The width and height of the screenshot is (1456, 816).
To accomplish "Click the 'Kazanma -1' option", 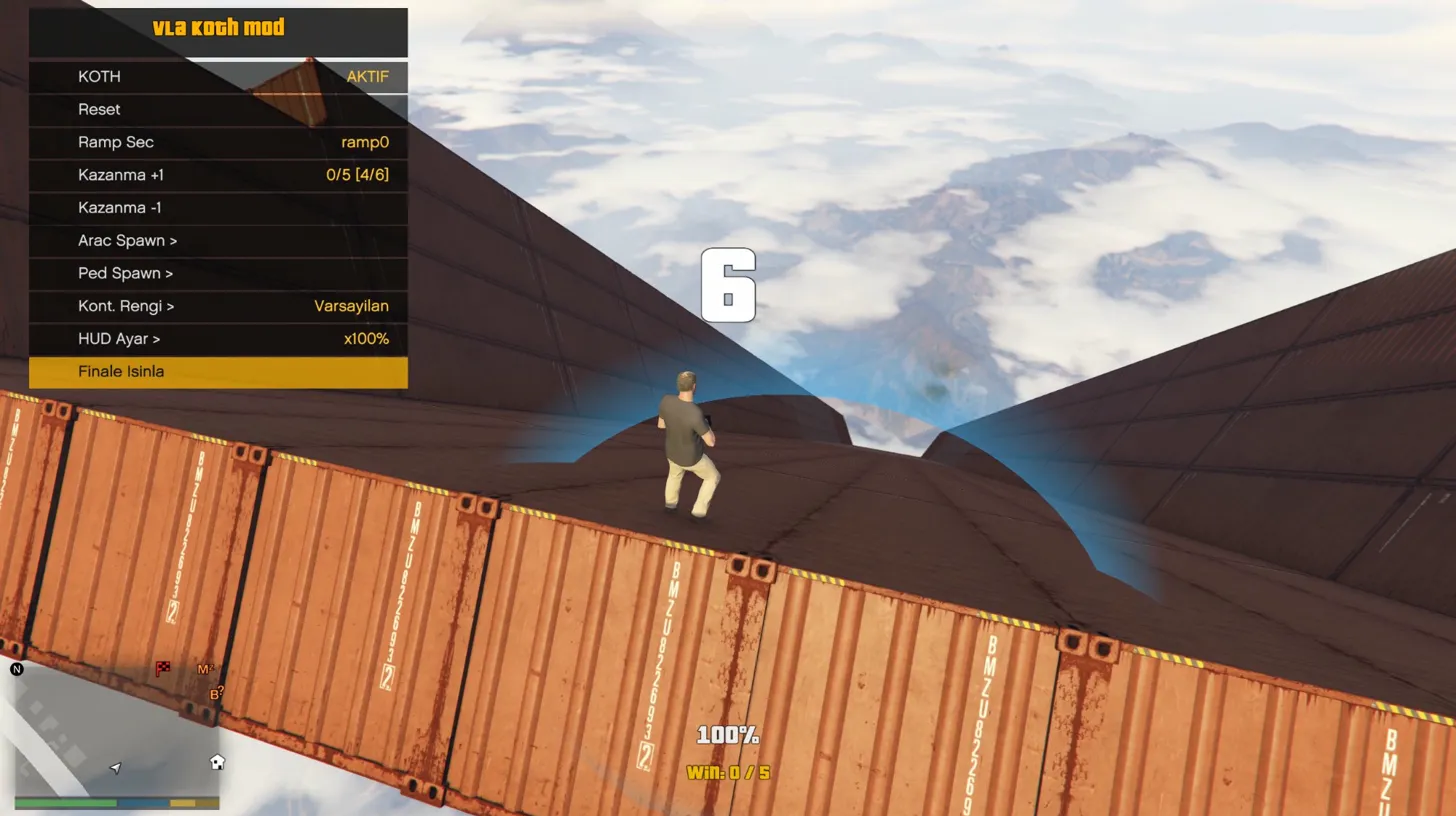I will tap(218, 207).
